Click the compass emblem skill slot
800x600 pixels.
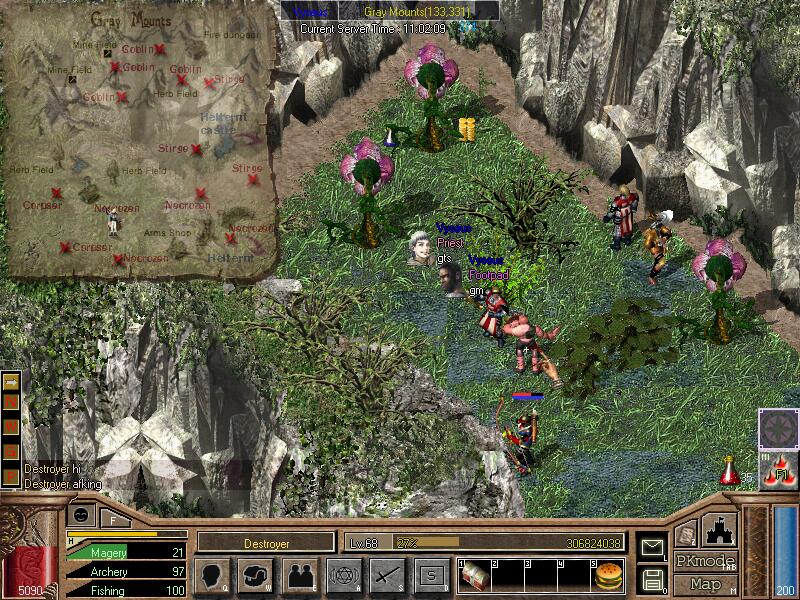tap(777, 428)
